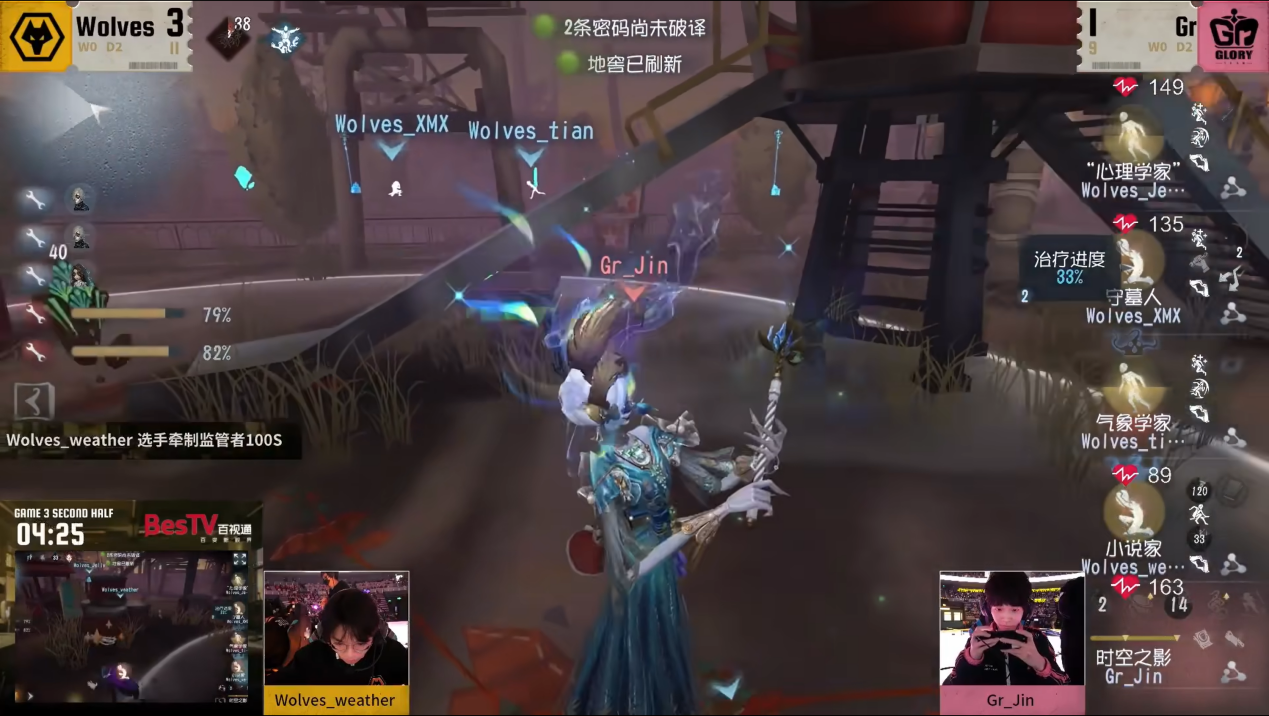Select the cipher machine wrench at 82%
Viewport: 1269px width, 716px height.
coord(35,352)
